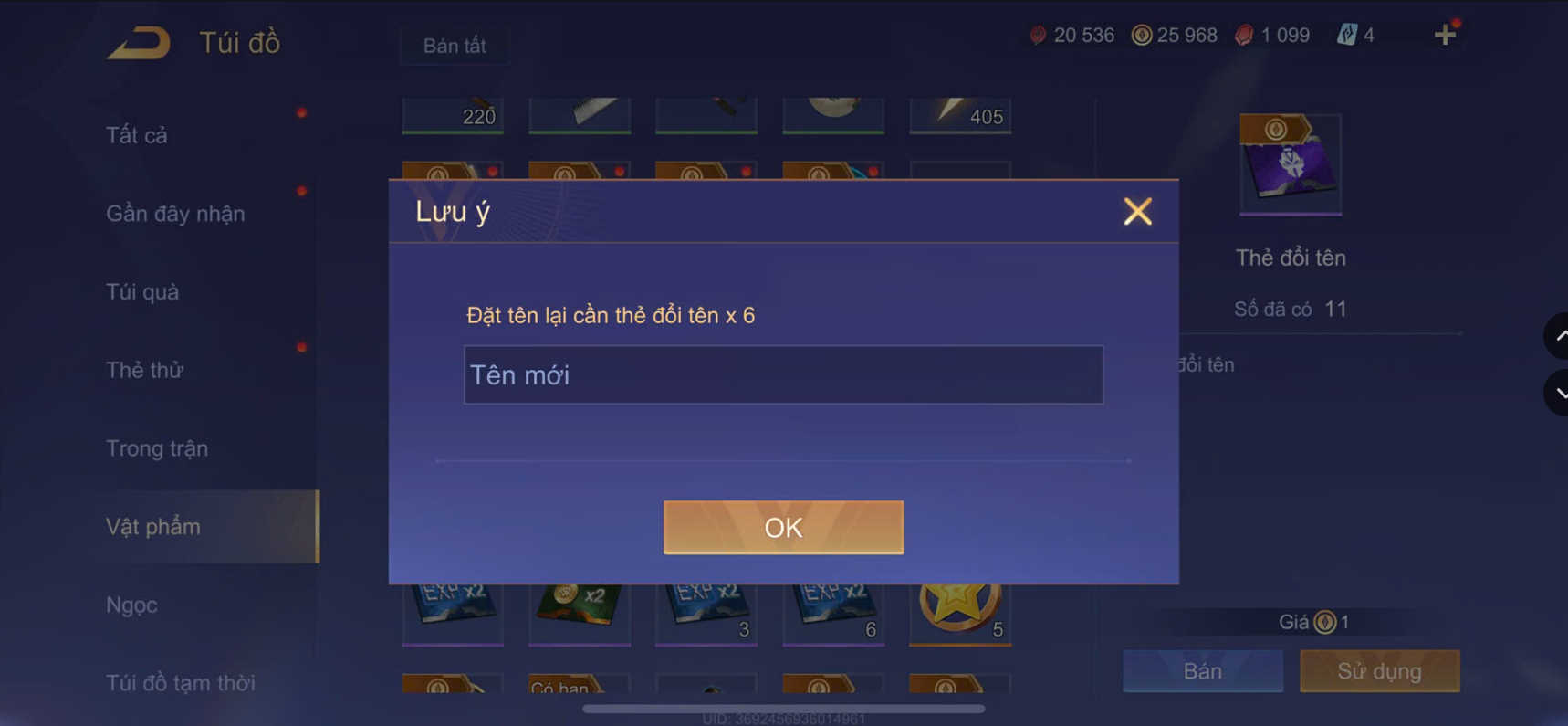Click the plus icon to top up currency

(x=1445, y=35)
